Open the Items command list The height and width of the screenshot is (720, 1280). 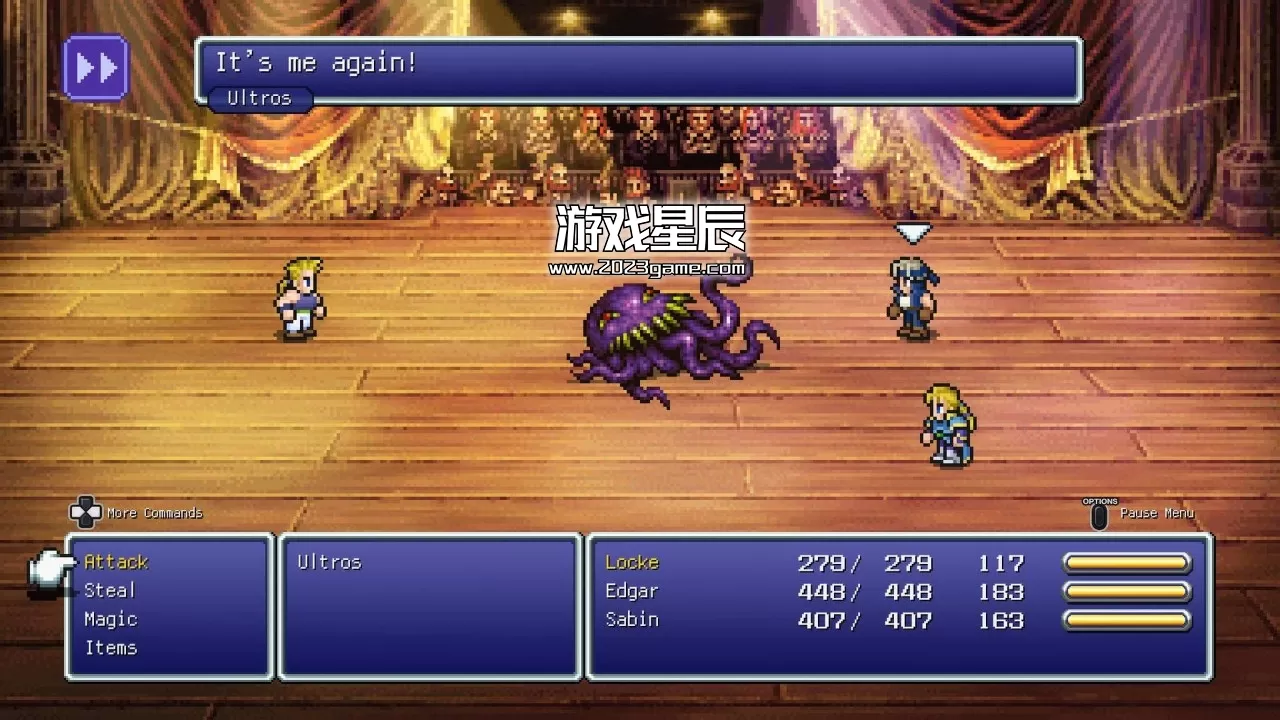(x=112, y=647)
